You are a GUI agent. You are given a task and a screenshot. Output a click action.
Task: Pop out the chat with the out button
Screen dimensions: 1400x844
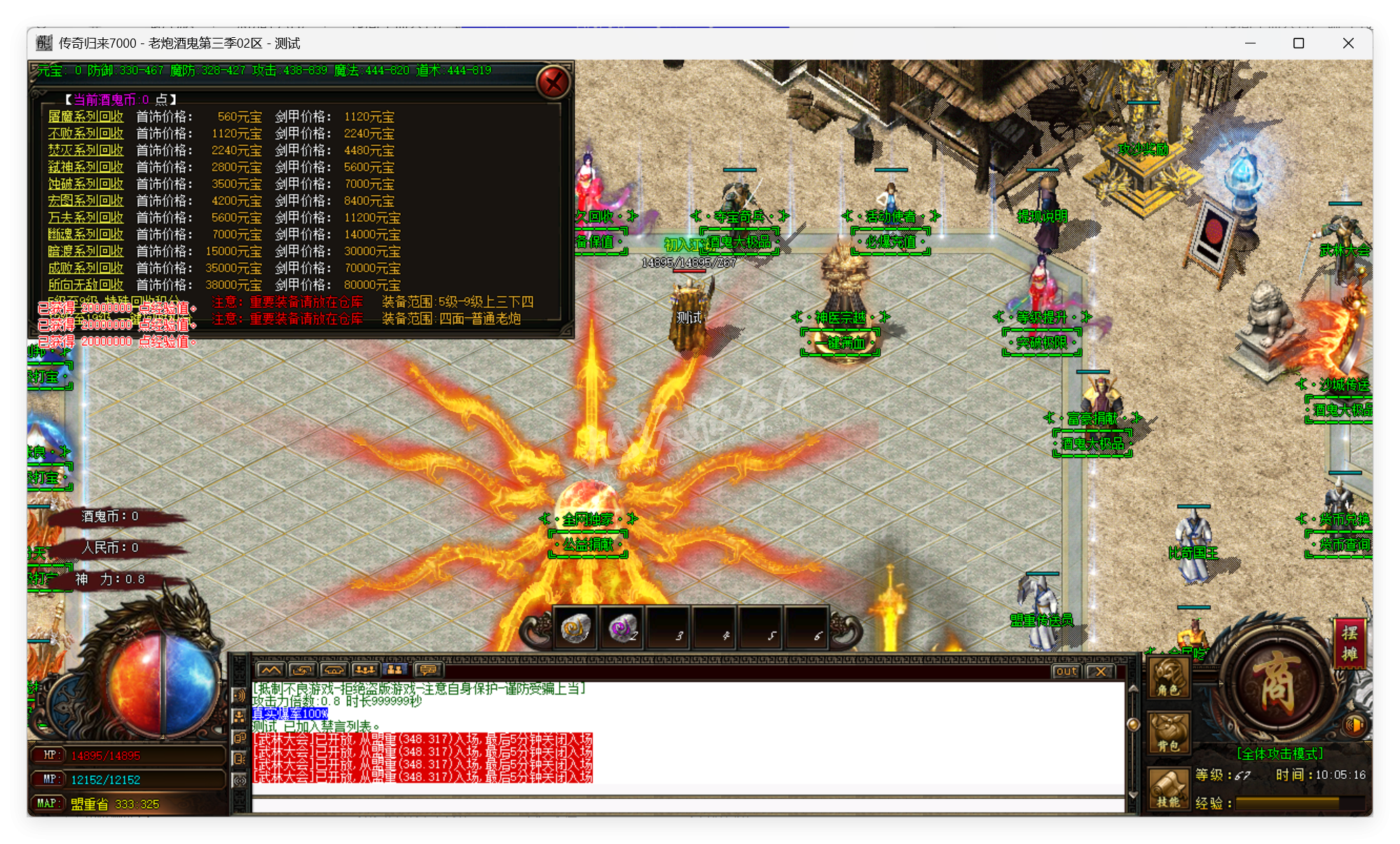click(1066, 672)
